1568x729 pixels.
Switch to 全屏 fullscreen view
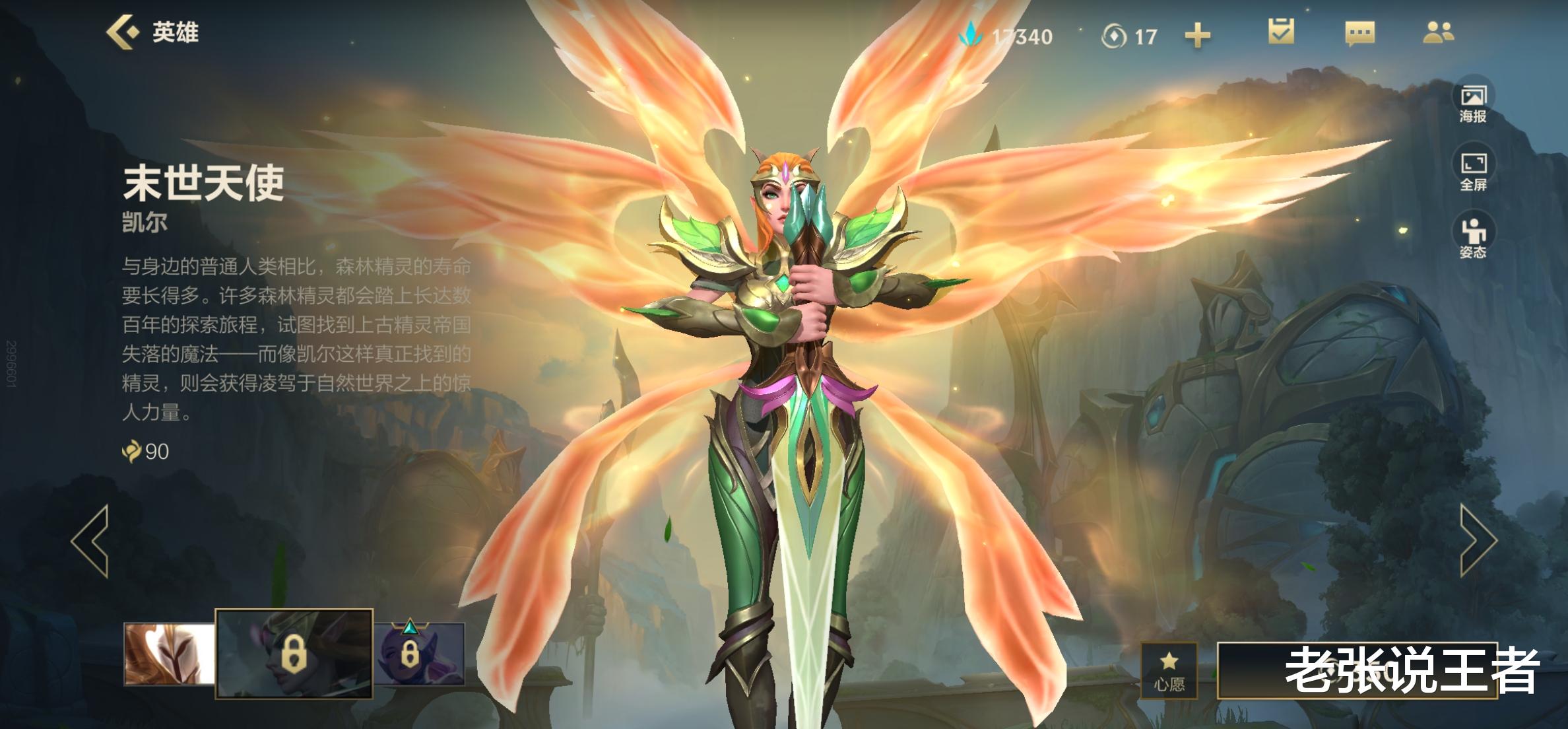tap(1473, 172)
